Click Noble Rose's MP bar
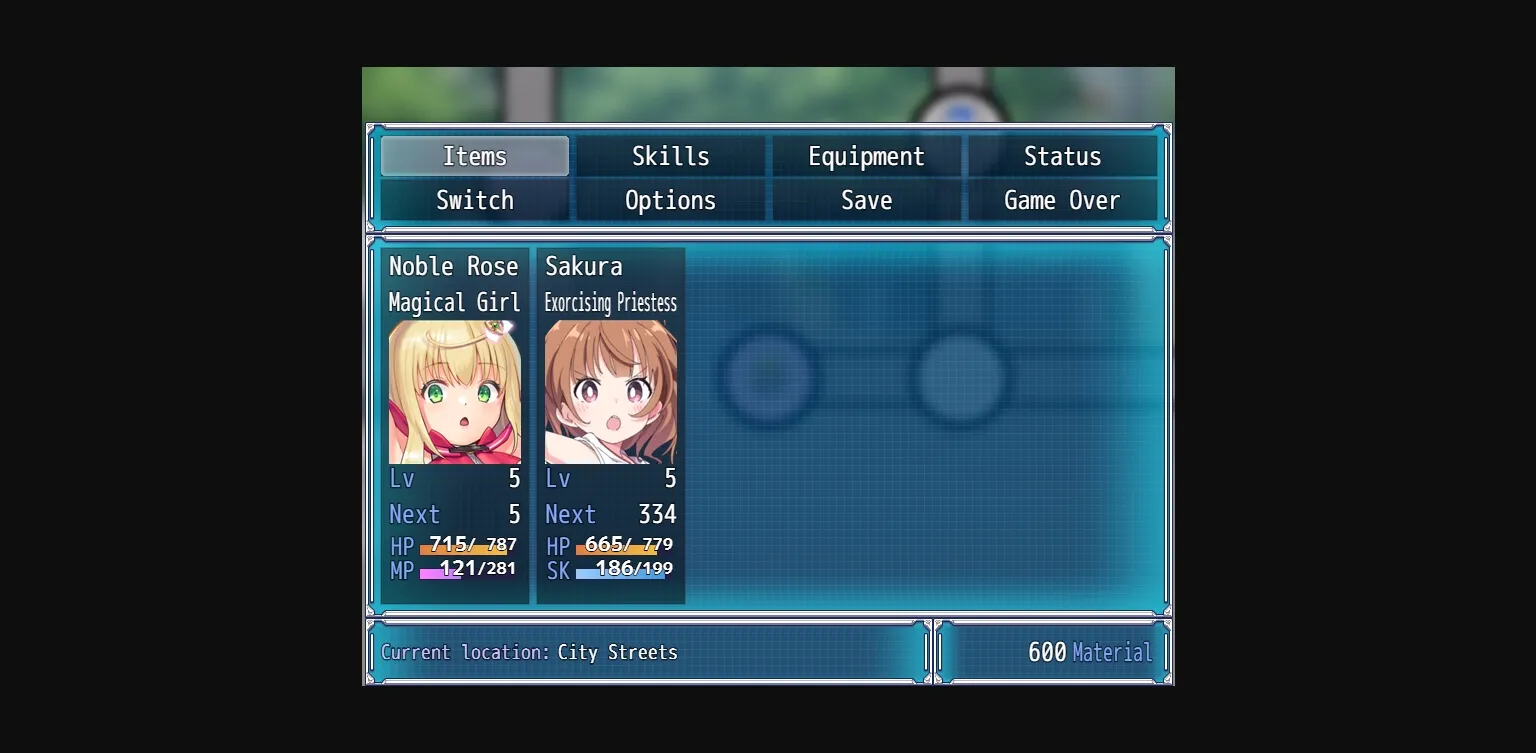 470,570
